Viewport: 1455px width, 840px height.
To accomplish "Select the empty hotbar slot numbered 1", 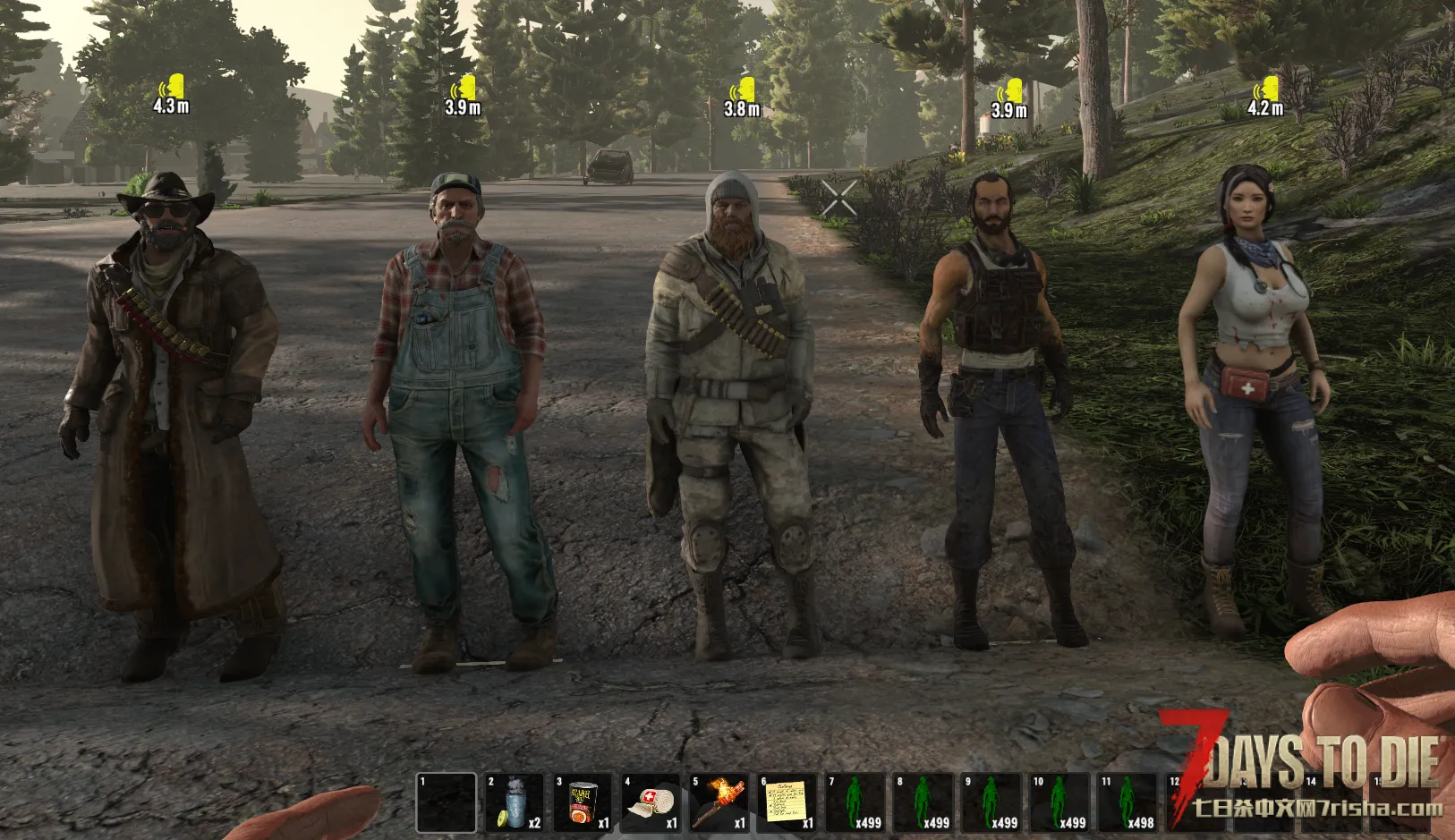I will pos(446,802).
